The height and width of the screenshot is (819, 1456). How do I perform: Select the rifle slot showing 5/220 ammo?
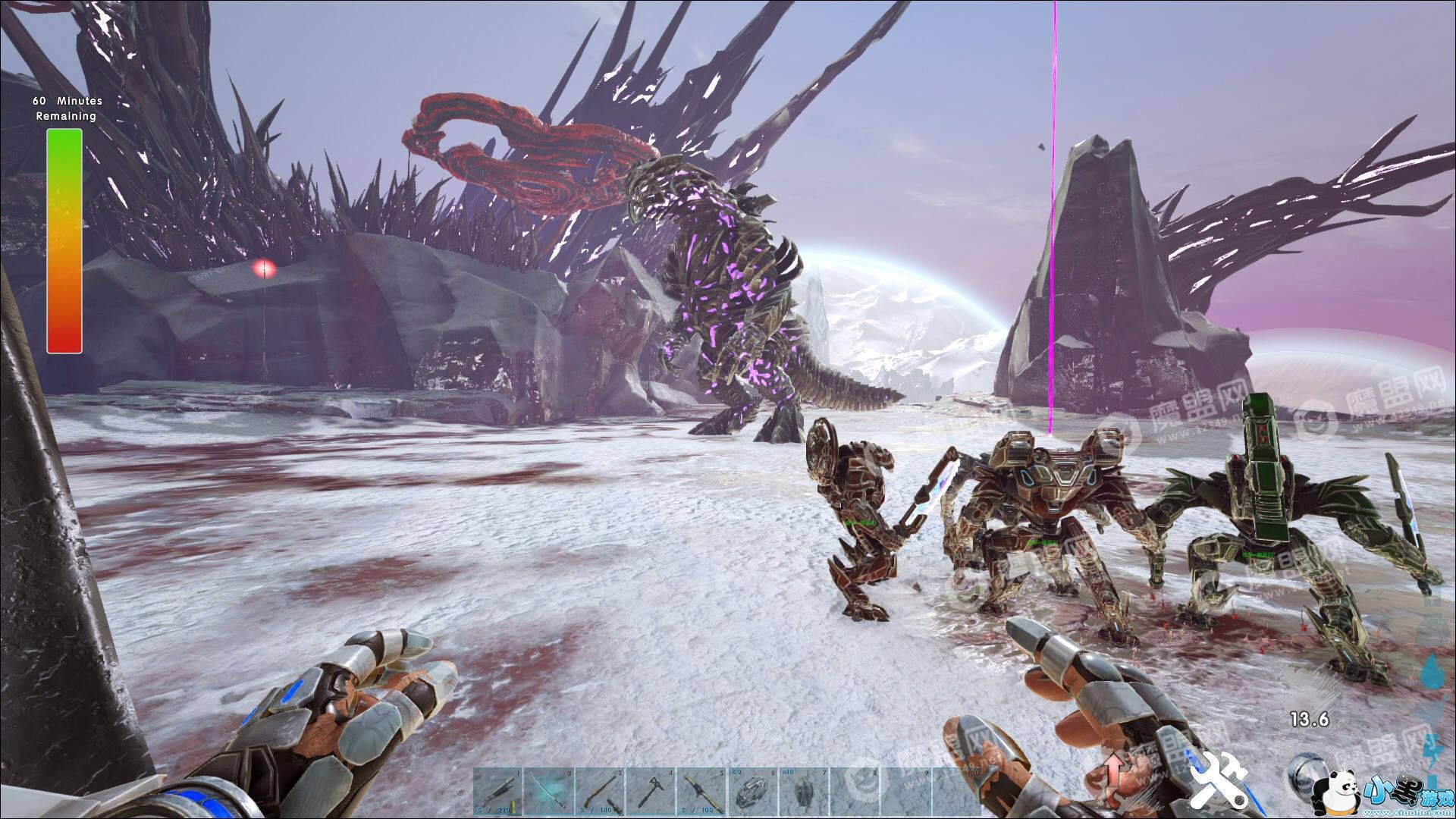498,792
